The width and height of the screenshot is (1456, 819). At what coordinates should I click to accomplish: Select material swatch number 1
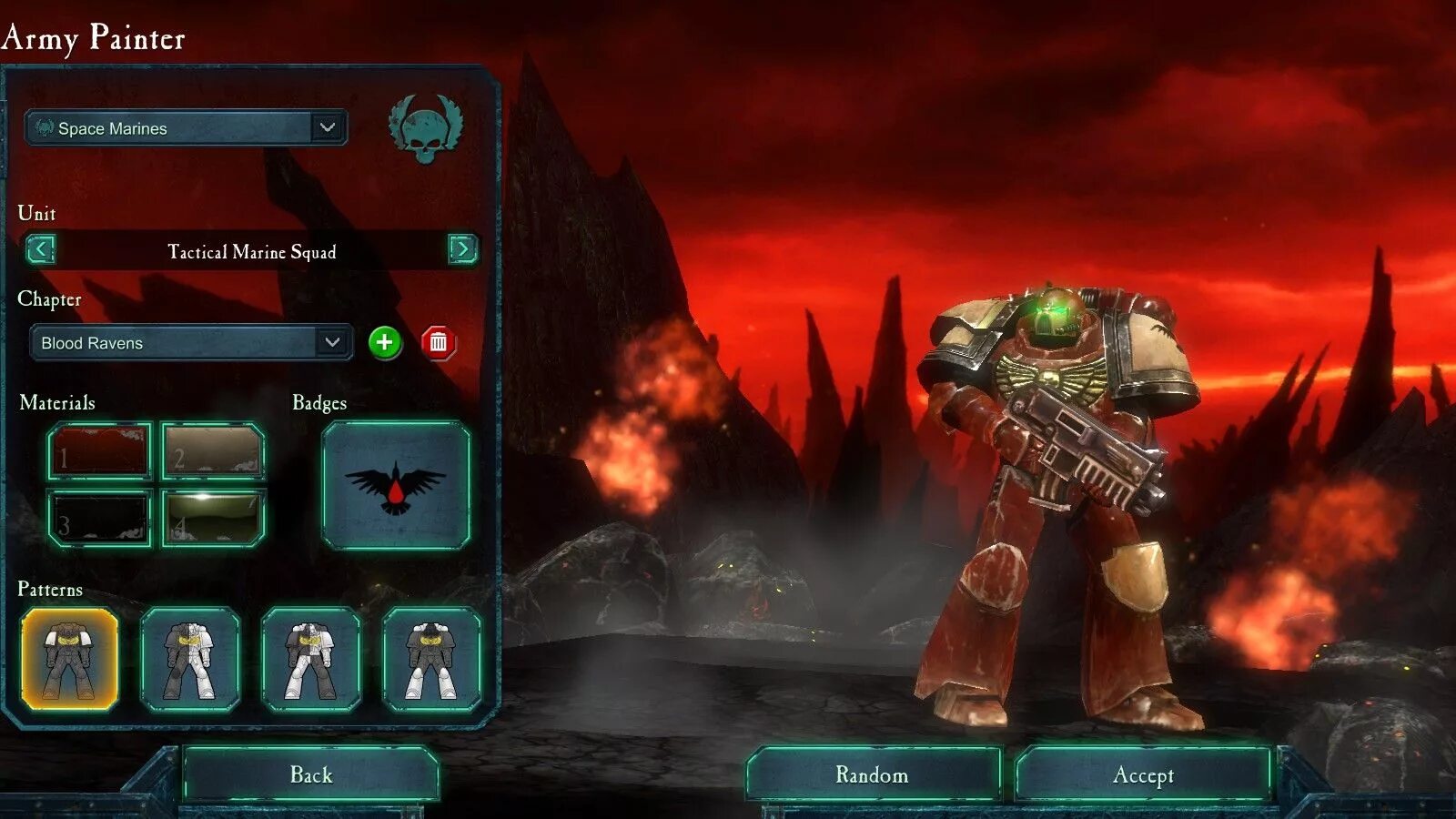coord(99,450)
